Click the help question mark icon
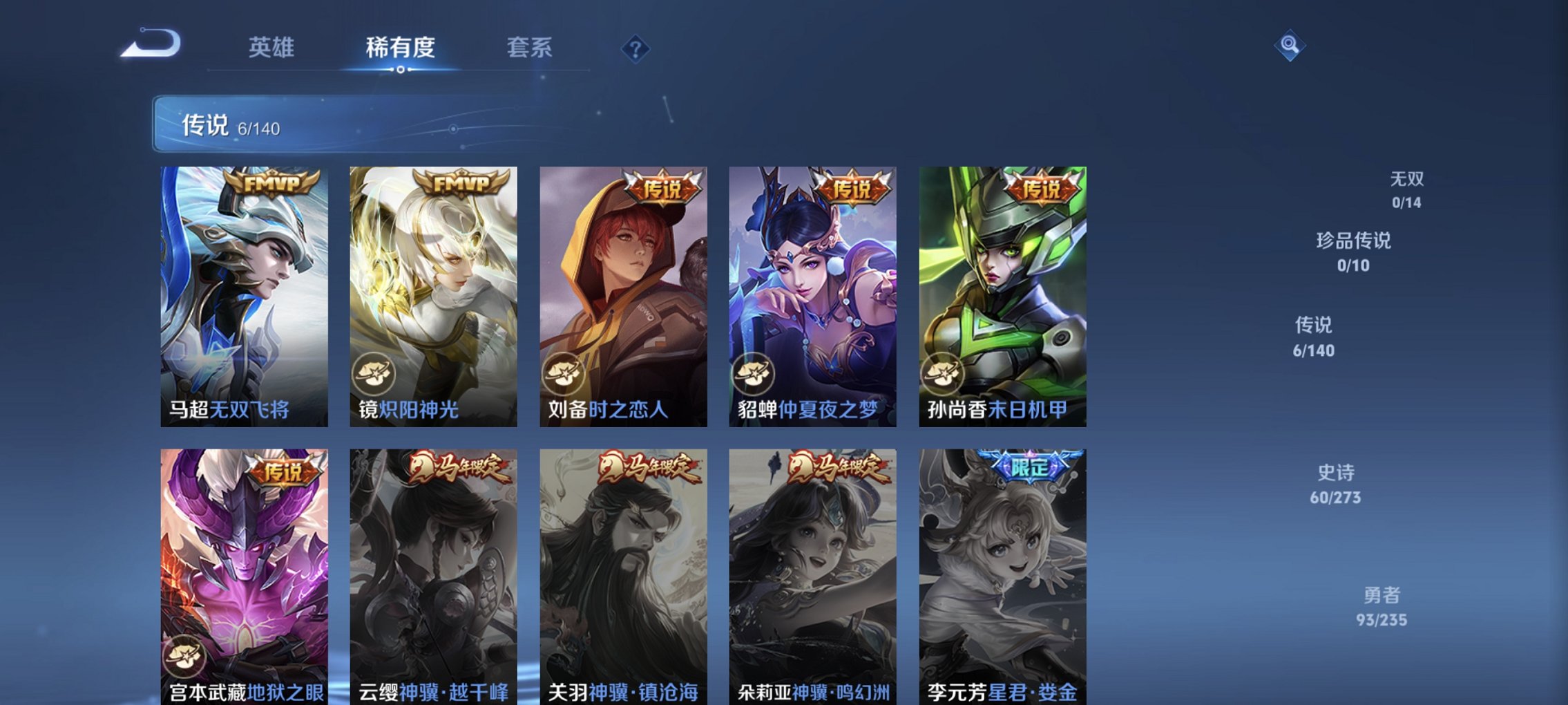 (x=635, y=49)
